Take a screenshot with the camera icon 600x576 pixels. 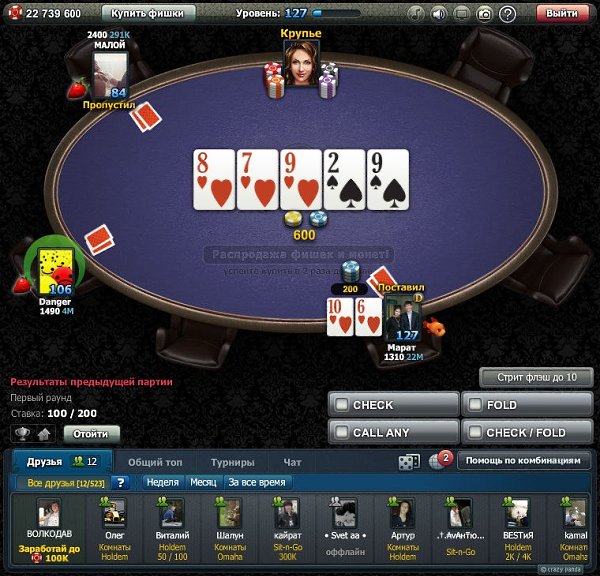click(x=484, y=14)
